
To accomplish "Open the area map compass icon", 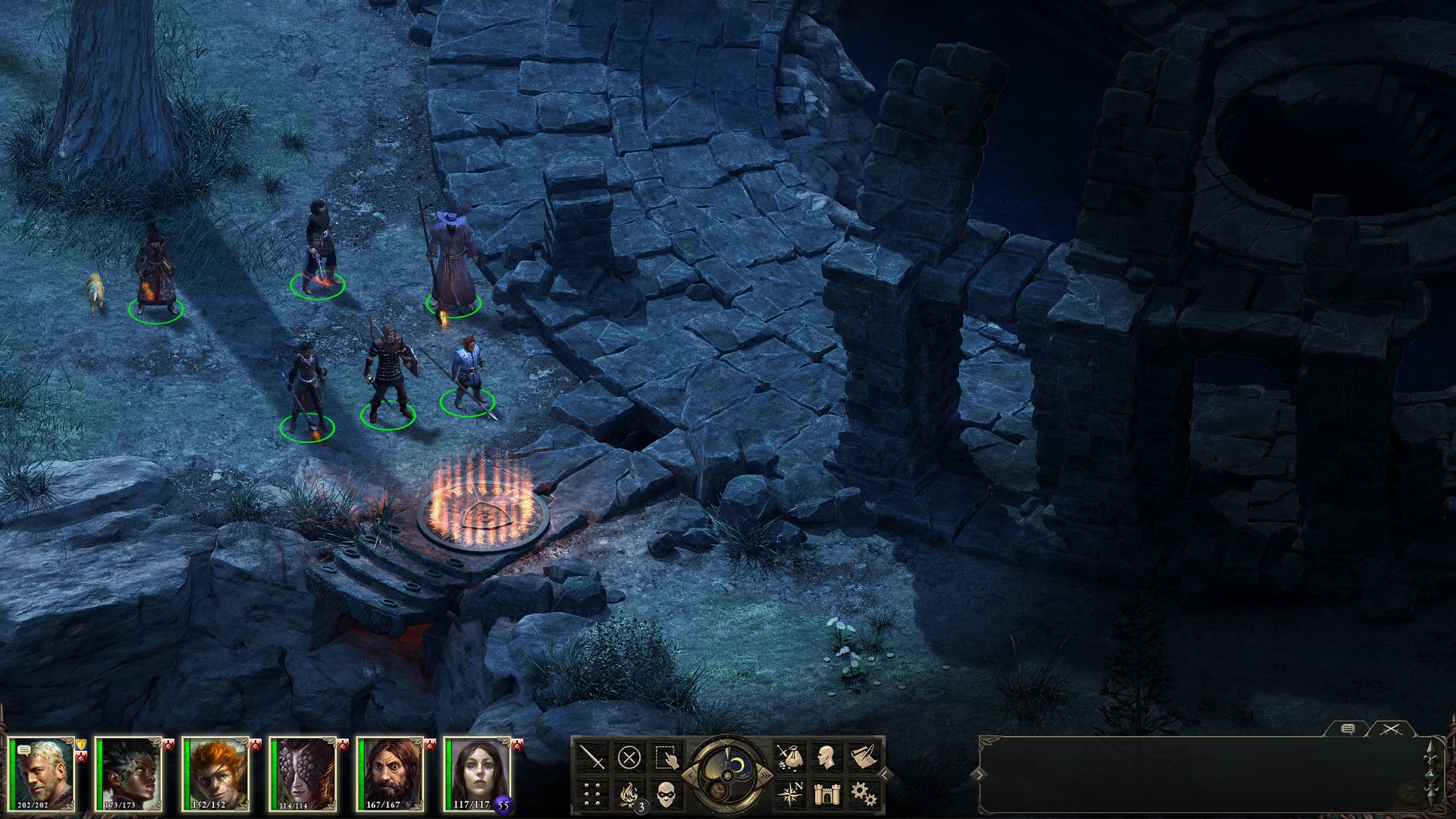I will point(789,793).
